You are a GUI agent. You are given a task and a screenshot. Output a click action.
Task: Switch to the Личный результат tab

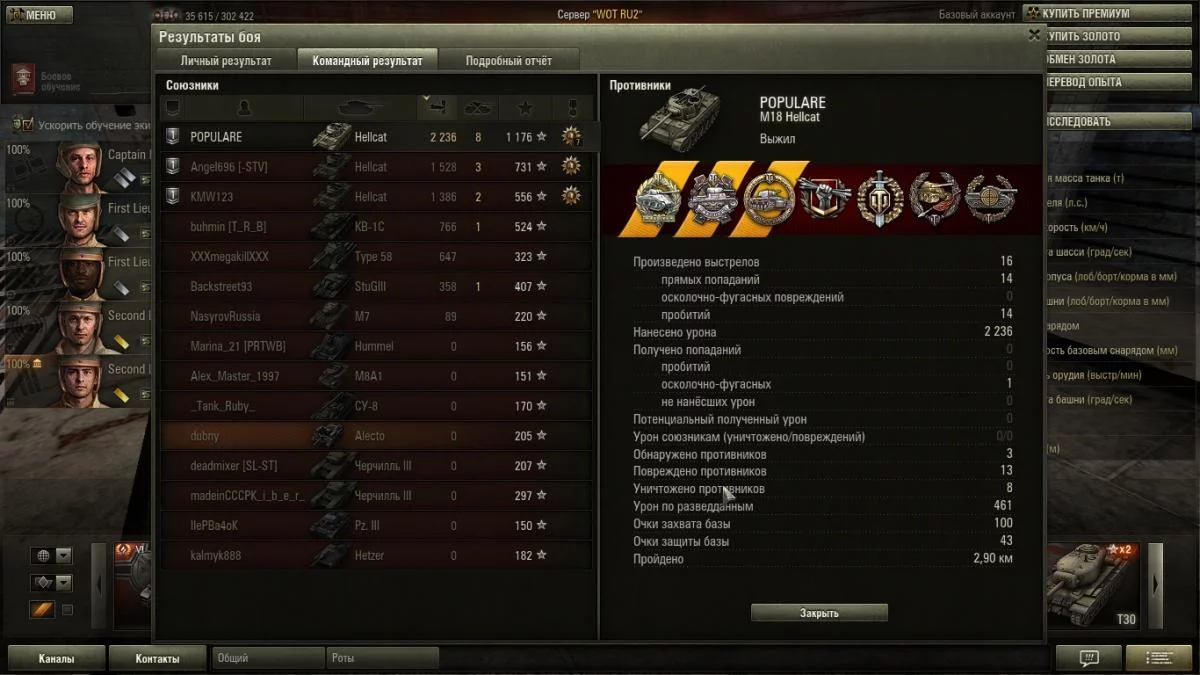pos(226,60)
